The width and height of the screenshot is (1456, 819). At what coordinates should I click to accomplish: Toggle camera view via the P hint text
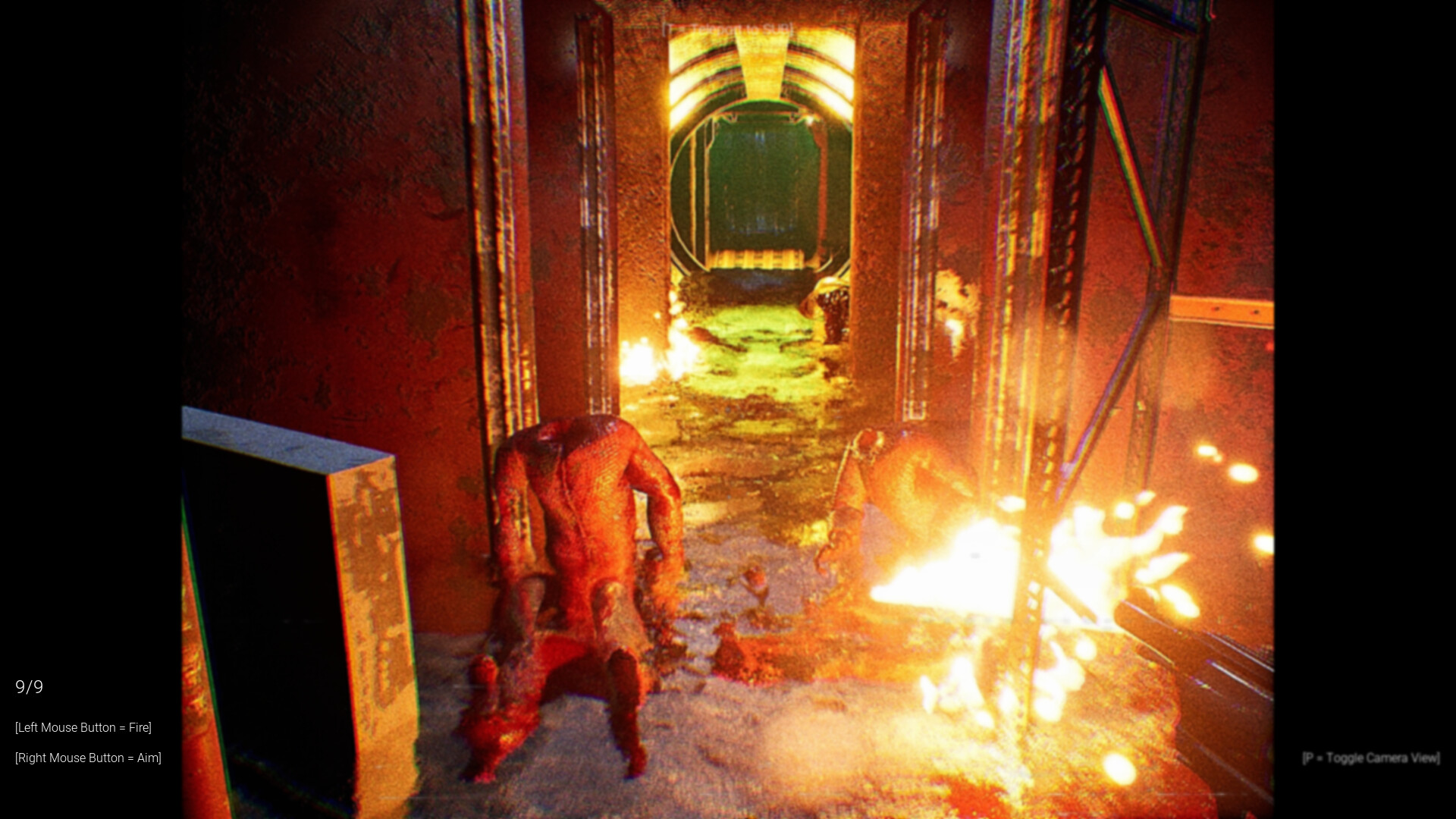pos(1370,756)
